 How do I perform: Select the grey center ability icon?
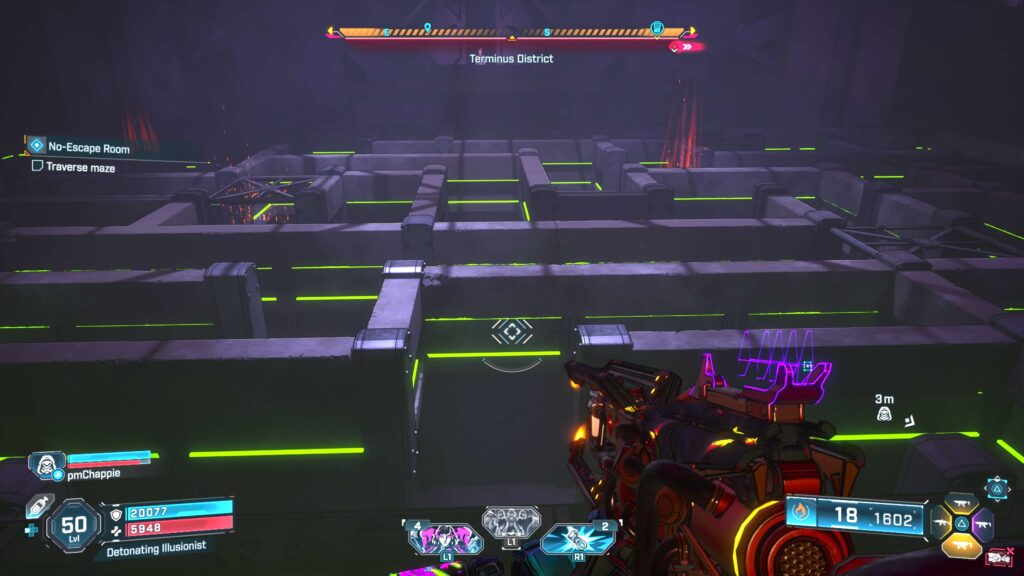(x=511, y=521)
